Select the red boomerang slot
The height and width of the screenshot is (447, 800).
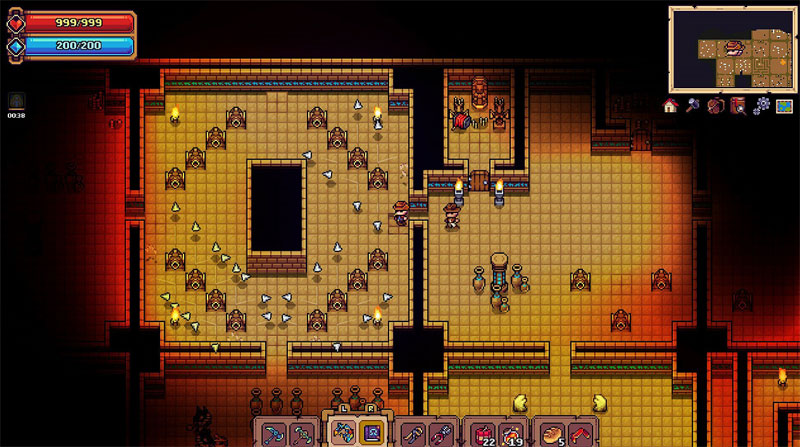coord(581,434)
